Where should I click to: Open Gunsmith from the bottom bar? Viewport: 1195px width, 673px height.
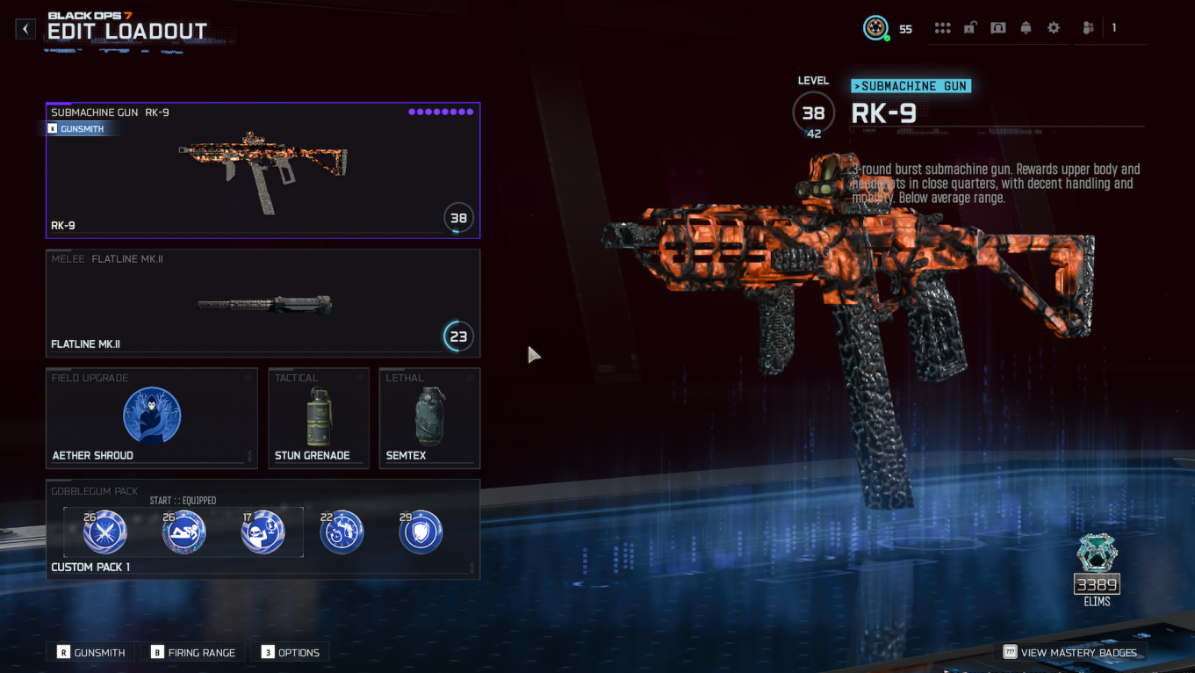point(91,652)
